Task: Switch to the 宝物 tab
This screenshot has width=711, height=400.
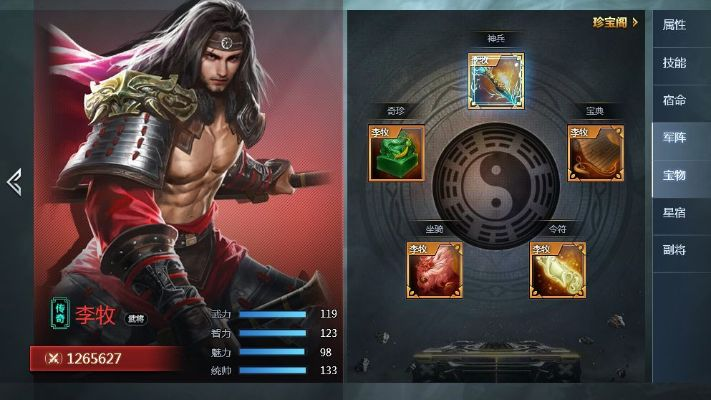Action: pyautogui.click(x=674, y=175)
